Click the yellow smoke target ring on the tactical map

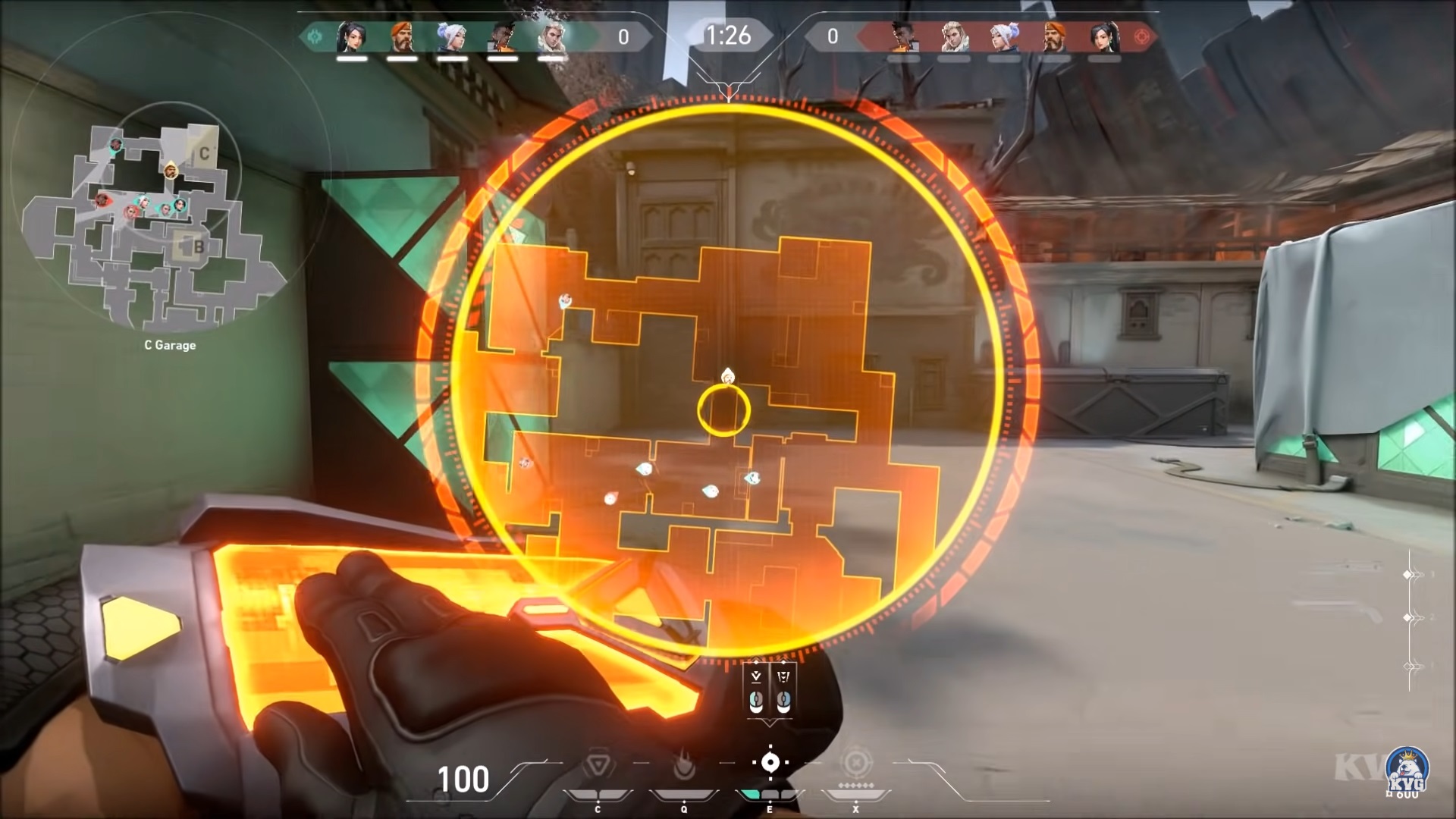click(724, 411)
